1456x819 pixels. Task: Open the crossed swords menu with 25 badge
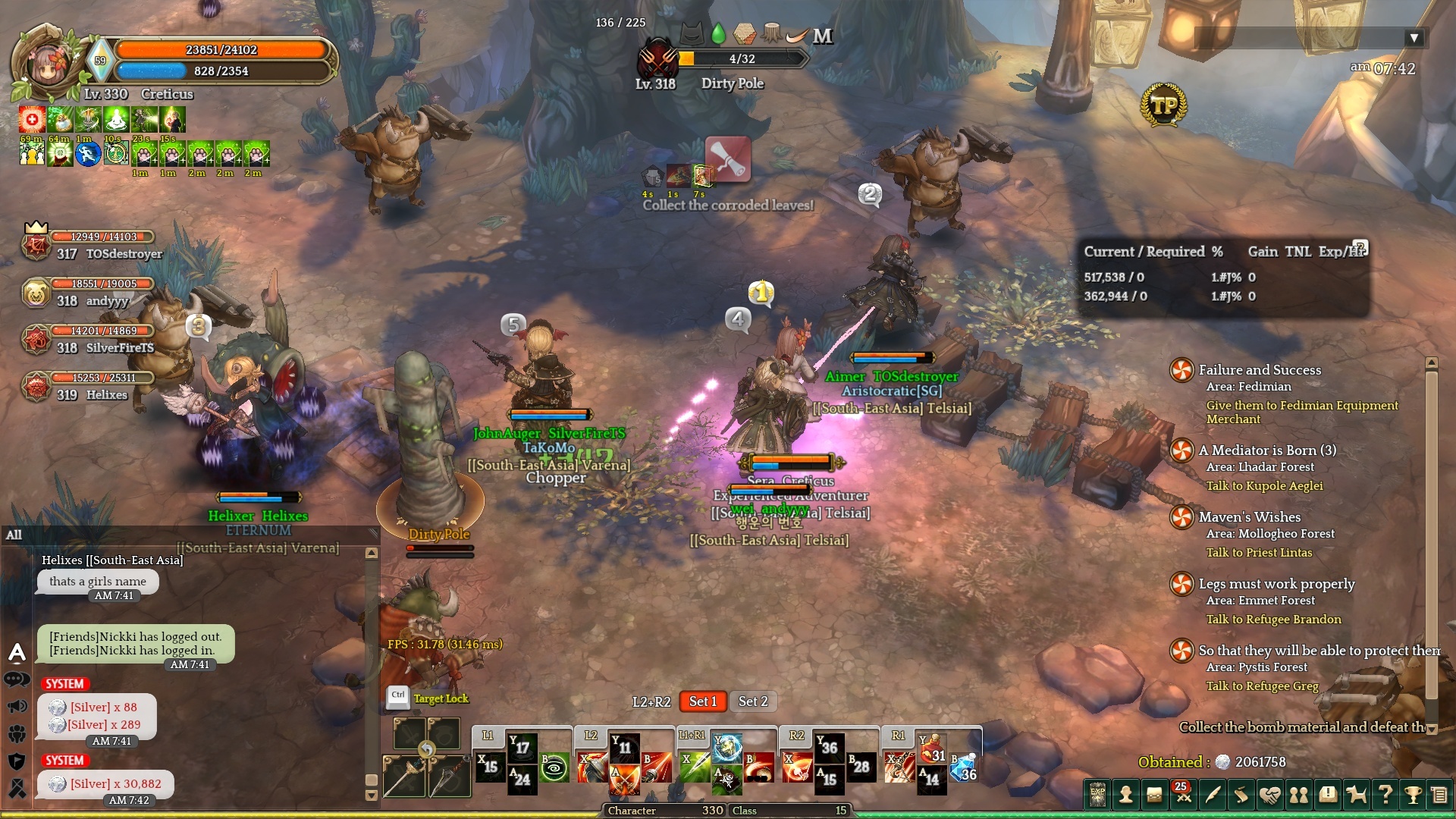1183,795
